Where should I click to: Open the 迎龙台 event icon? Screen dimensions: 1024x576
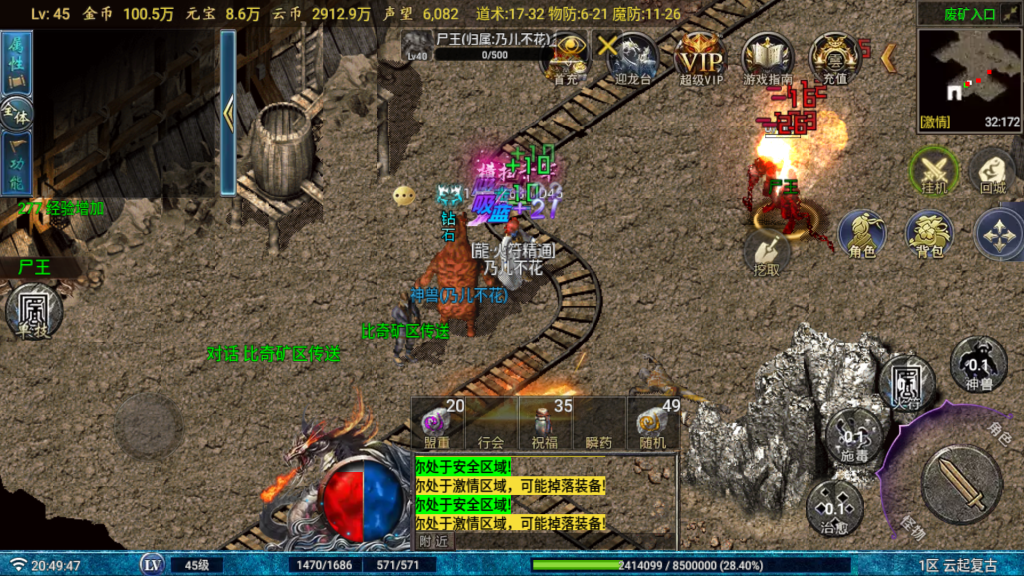click(x=633, y=57)
